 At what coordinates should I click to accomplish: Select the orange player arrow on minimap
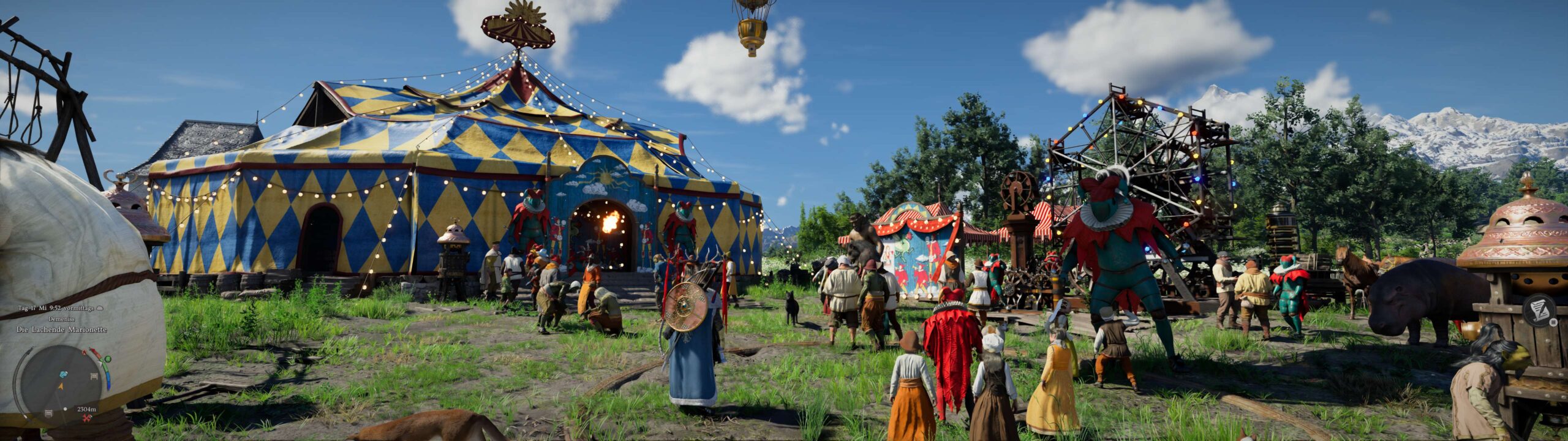[61, 386]
